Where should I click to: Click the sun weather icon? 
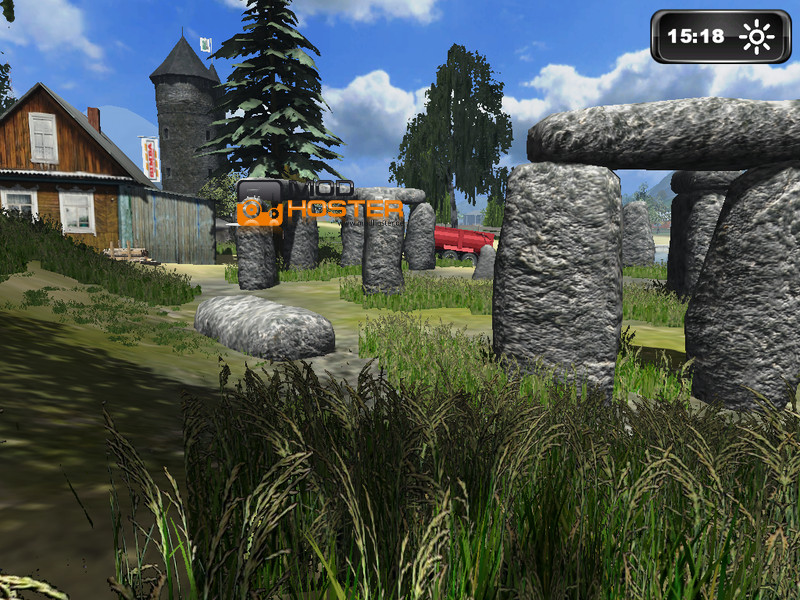pyautogui.click(x=756, y=37)
